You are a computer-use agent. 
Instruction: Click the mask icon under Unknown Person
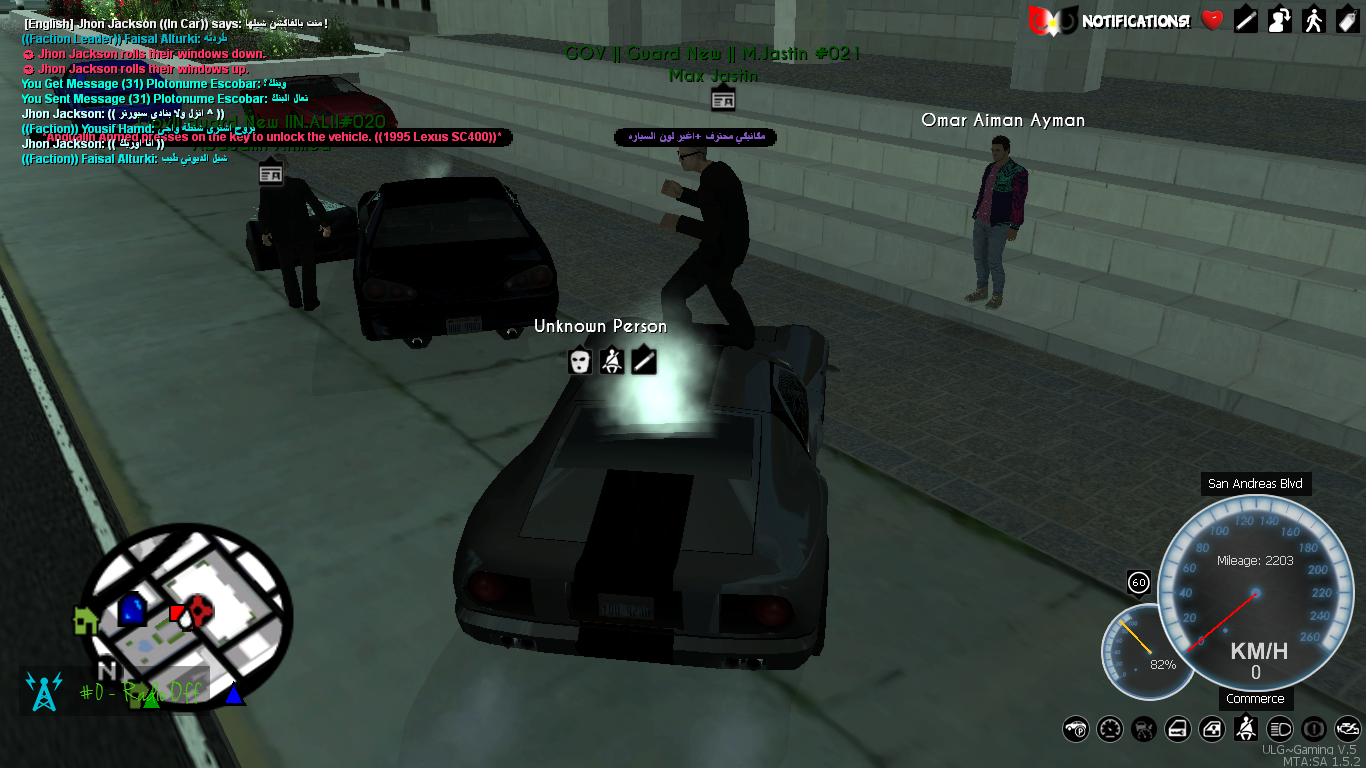pyautogui.click(x=580, y=361)
